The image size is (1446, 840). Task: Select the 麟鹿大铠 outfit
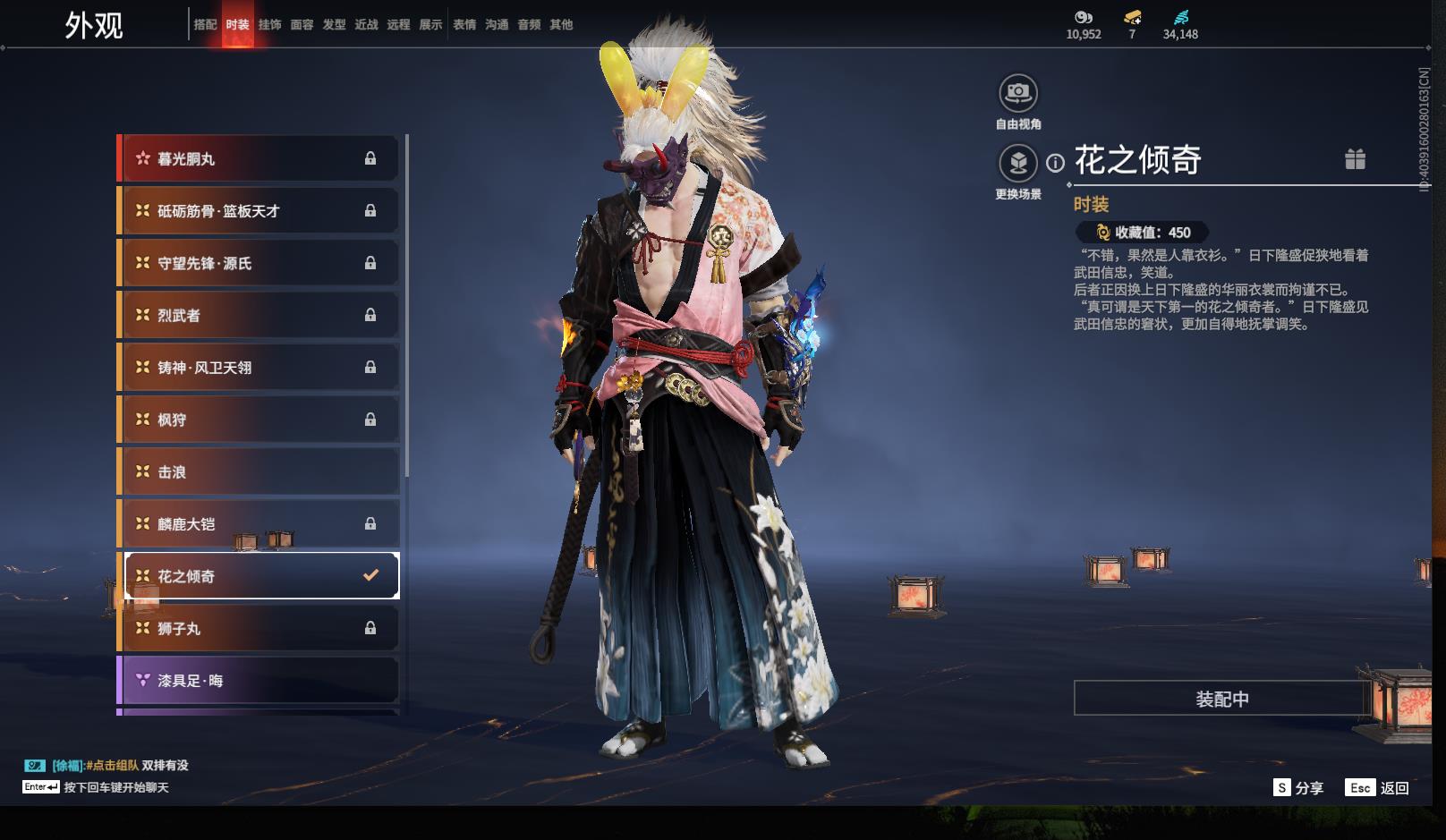[259, 524]
